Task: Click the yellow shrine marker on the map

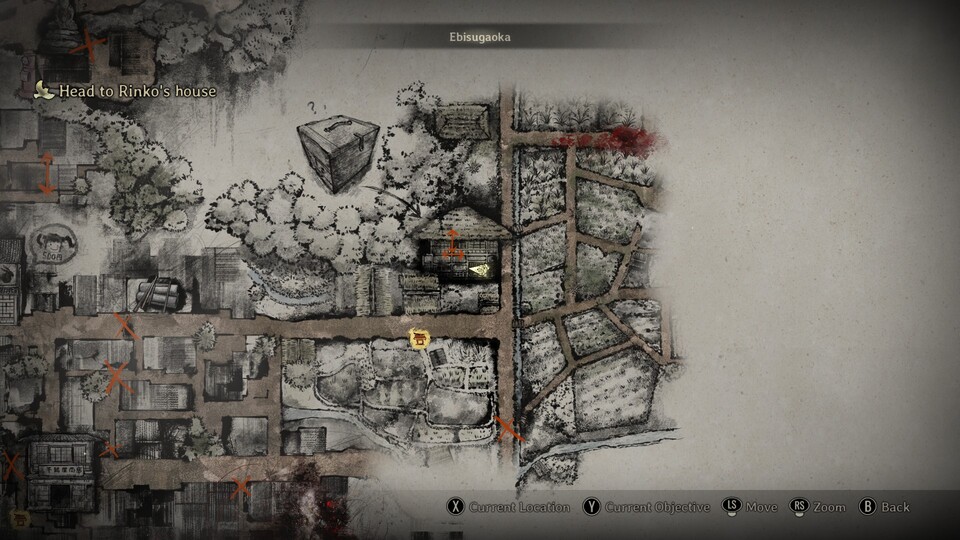Action: [x=419, y=340]
